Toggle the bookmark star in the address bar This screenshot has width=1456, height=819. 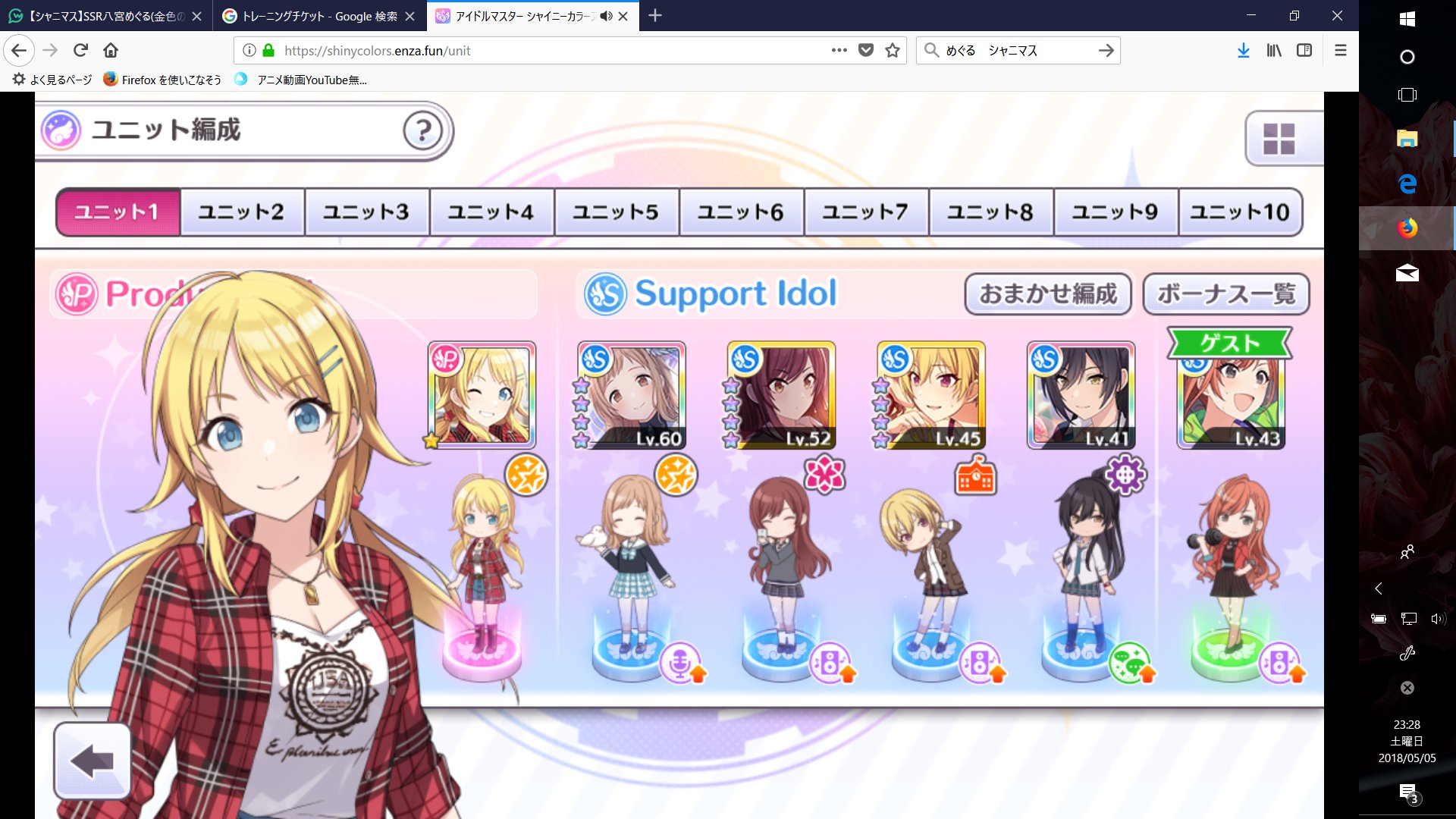pyautogui.click(x=891, y=50)
